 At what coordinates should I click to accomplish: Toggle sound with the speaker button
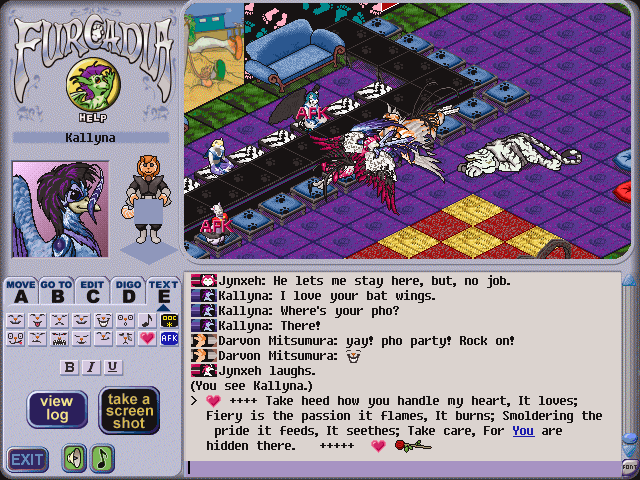pyautogui.click(x=74, y=459)
